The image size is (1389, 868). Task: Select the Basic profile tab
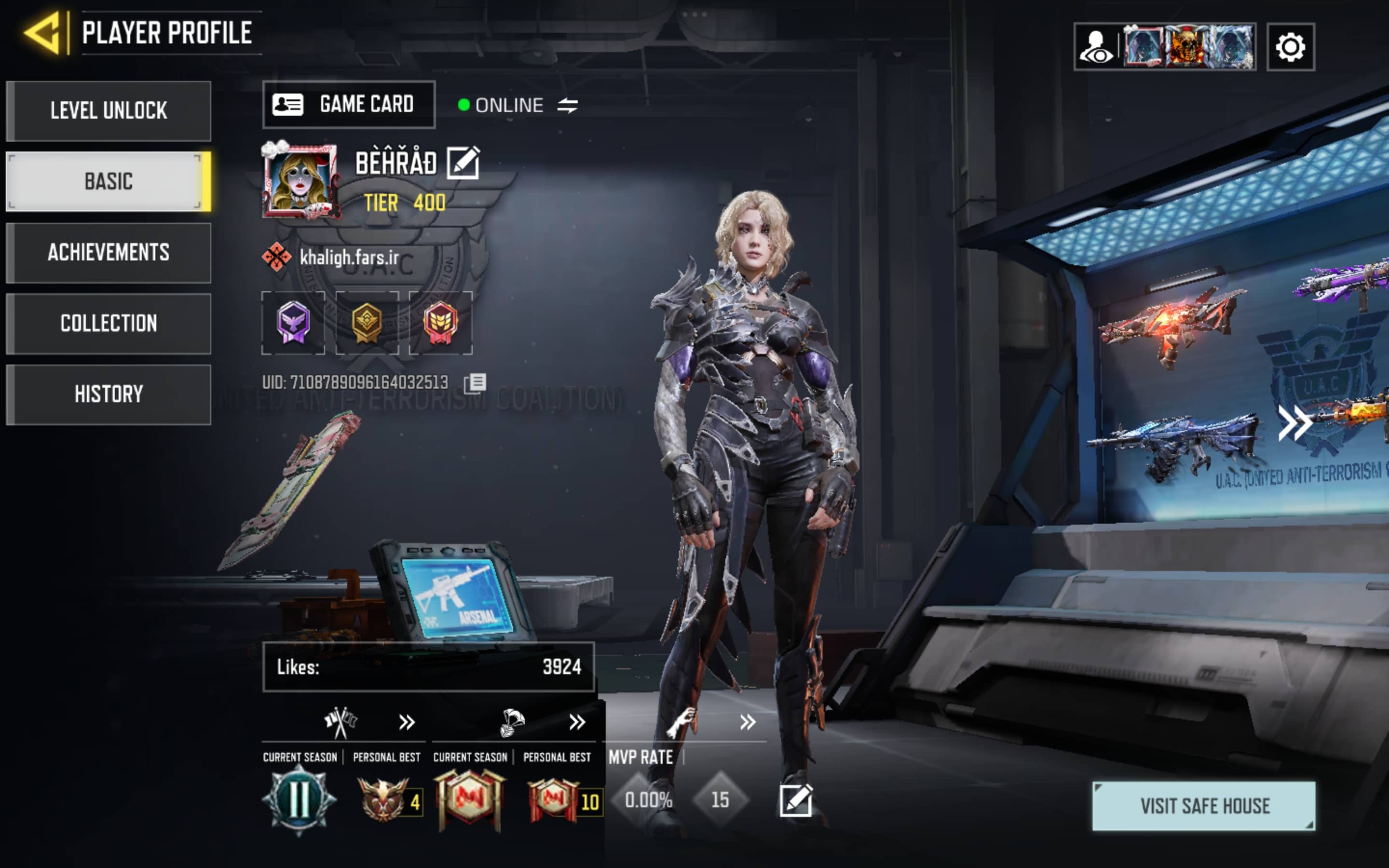(x=109, y=181)
